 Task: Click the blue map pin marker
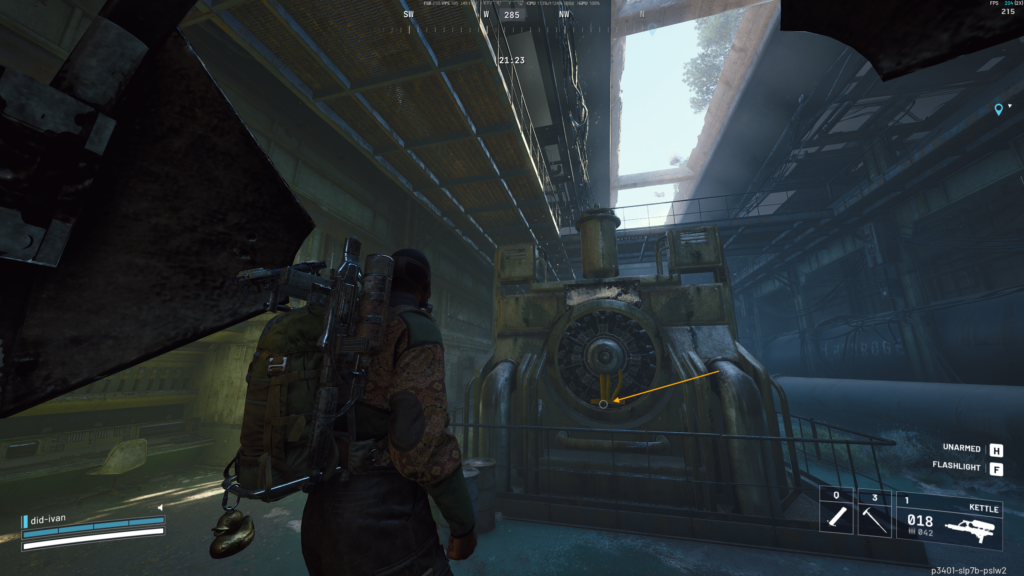click(998, 109)
